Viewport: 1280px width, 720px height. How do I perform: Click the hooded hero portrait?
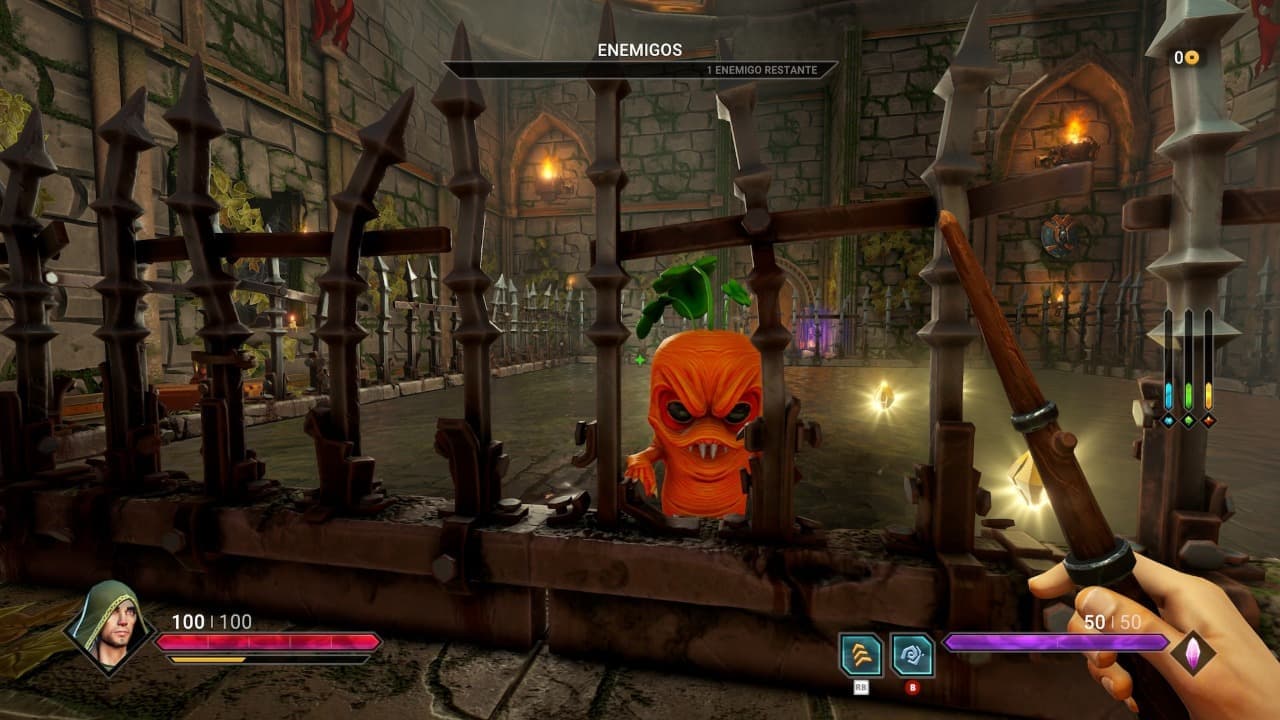(x=108, y=628)
